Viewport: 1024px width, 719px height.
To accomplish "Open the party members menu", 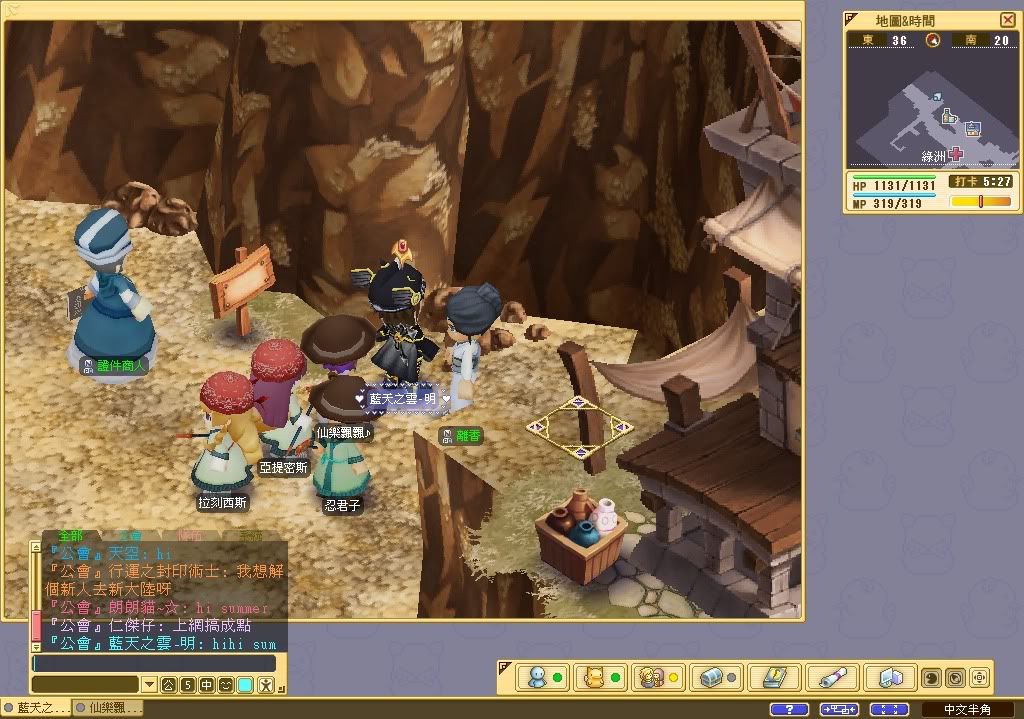I will [653, 677].
